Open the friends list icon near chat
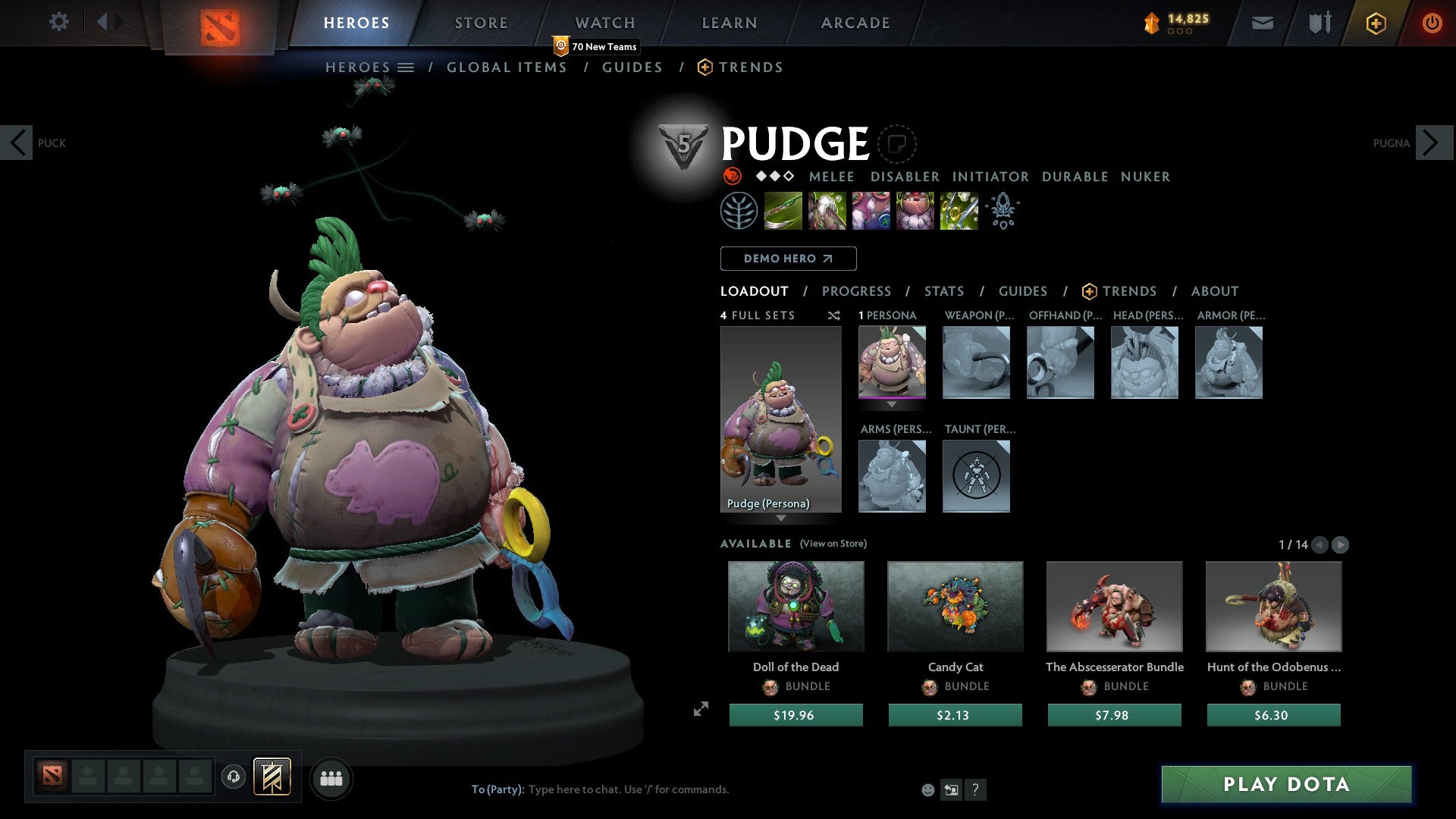Viewport: 1456px width, 819px height. 331,778
